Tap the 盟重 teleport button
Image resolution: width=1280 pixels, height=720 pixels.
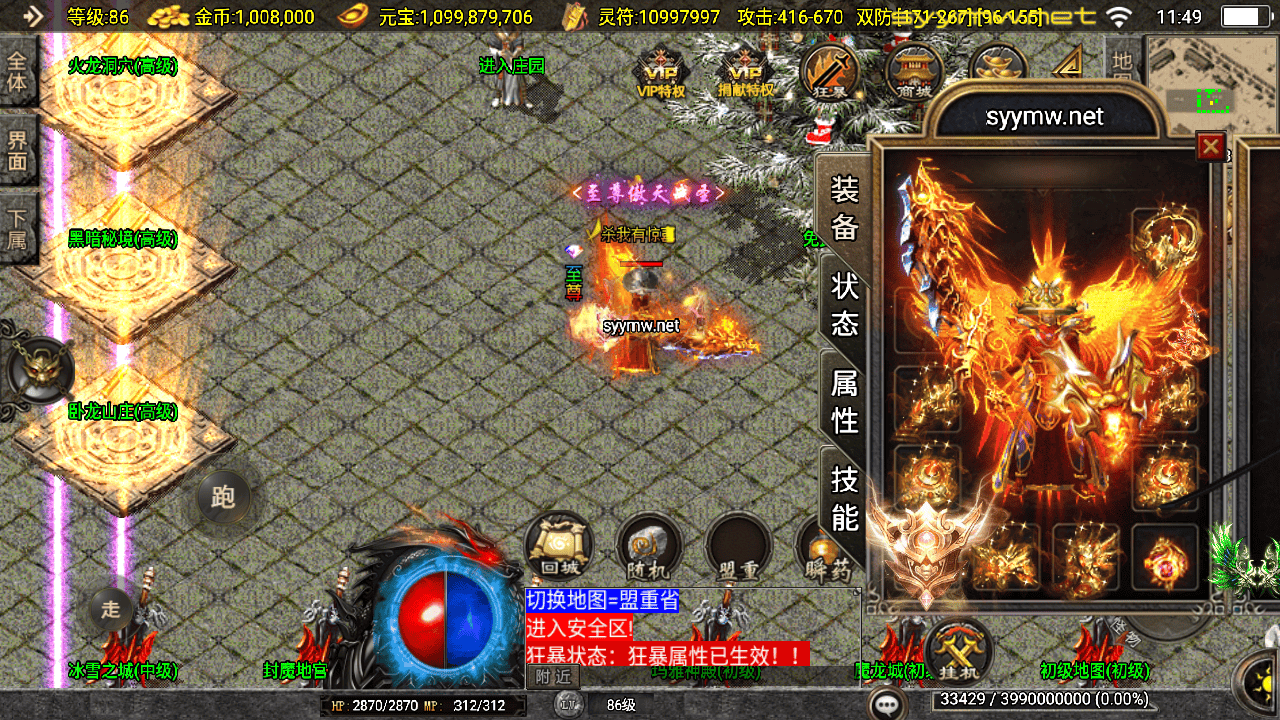[x=738, y=547]
